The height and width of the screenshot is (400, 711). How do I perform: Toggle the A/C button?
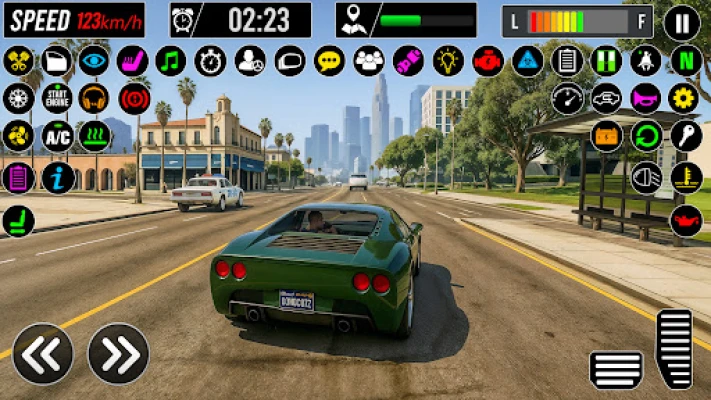click(x=56, y=135)
